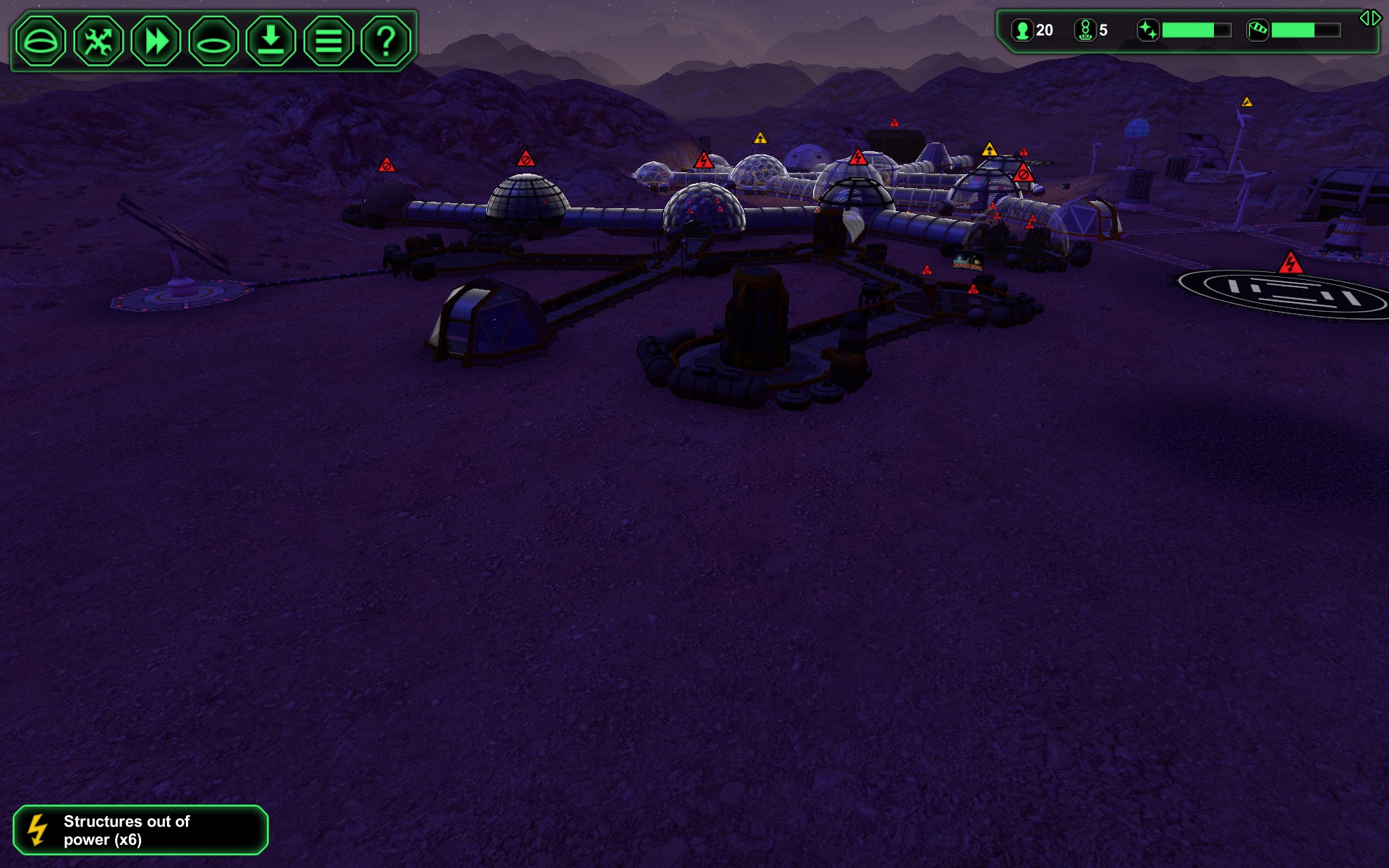Select the wrench and arrows edit tool

coord(98,41)
